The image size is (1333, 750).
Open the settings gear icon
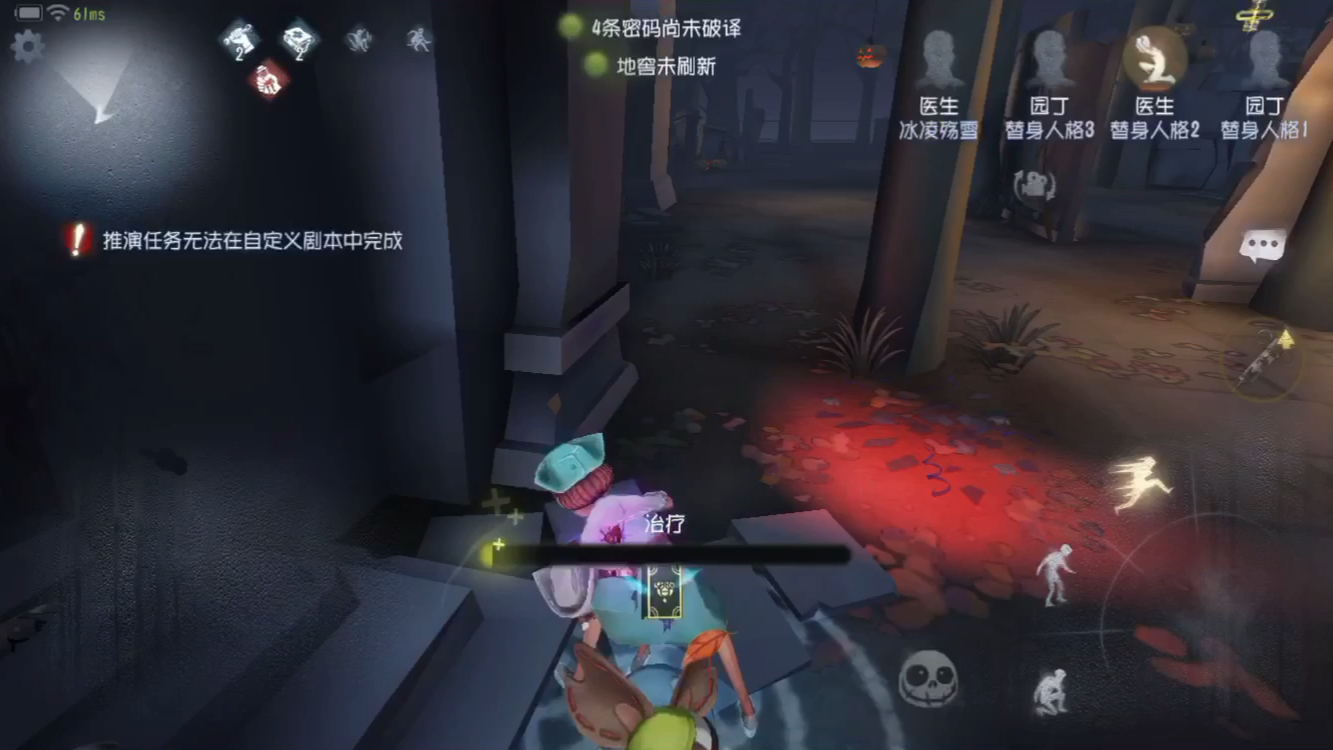(27, 46)
